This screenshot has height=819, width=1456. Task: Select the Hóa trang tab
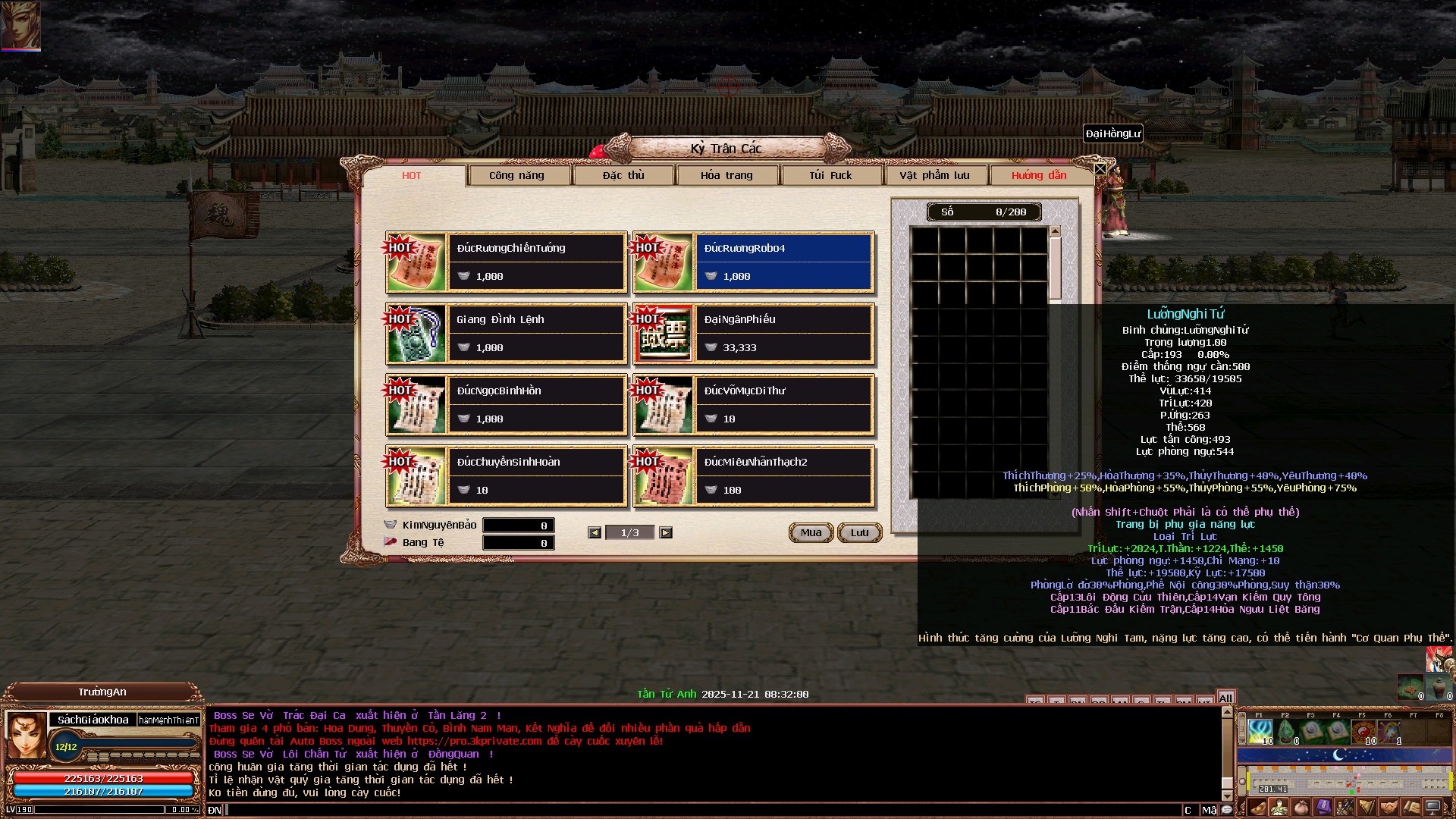click(x=726, y=175)
